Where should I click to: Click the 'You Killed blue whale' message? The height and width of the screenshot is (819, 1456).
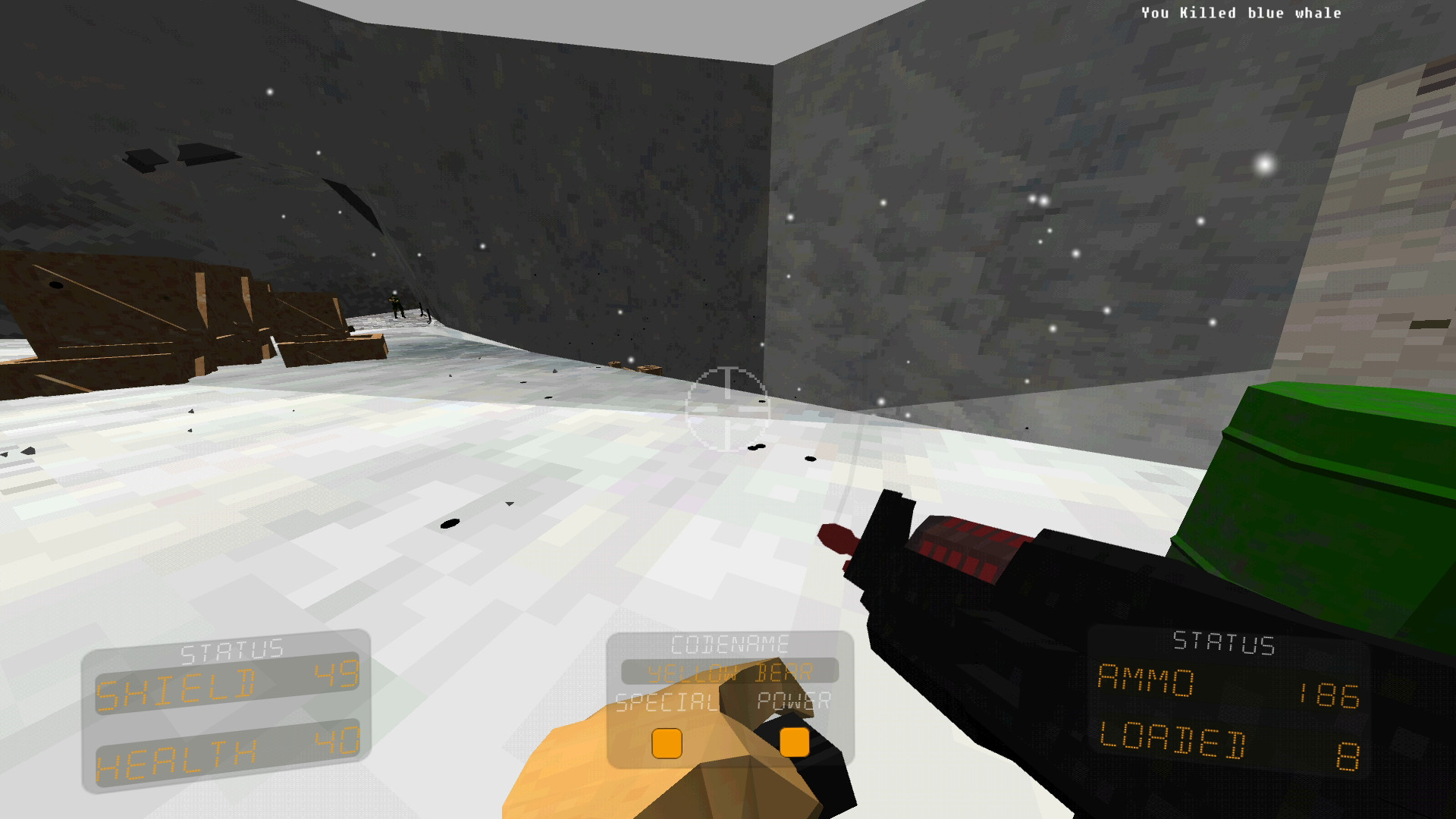click(x=1241, y=12)
